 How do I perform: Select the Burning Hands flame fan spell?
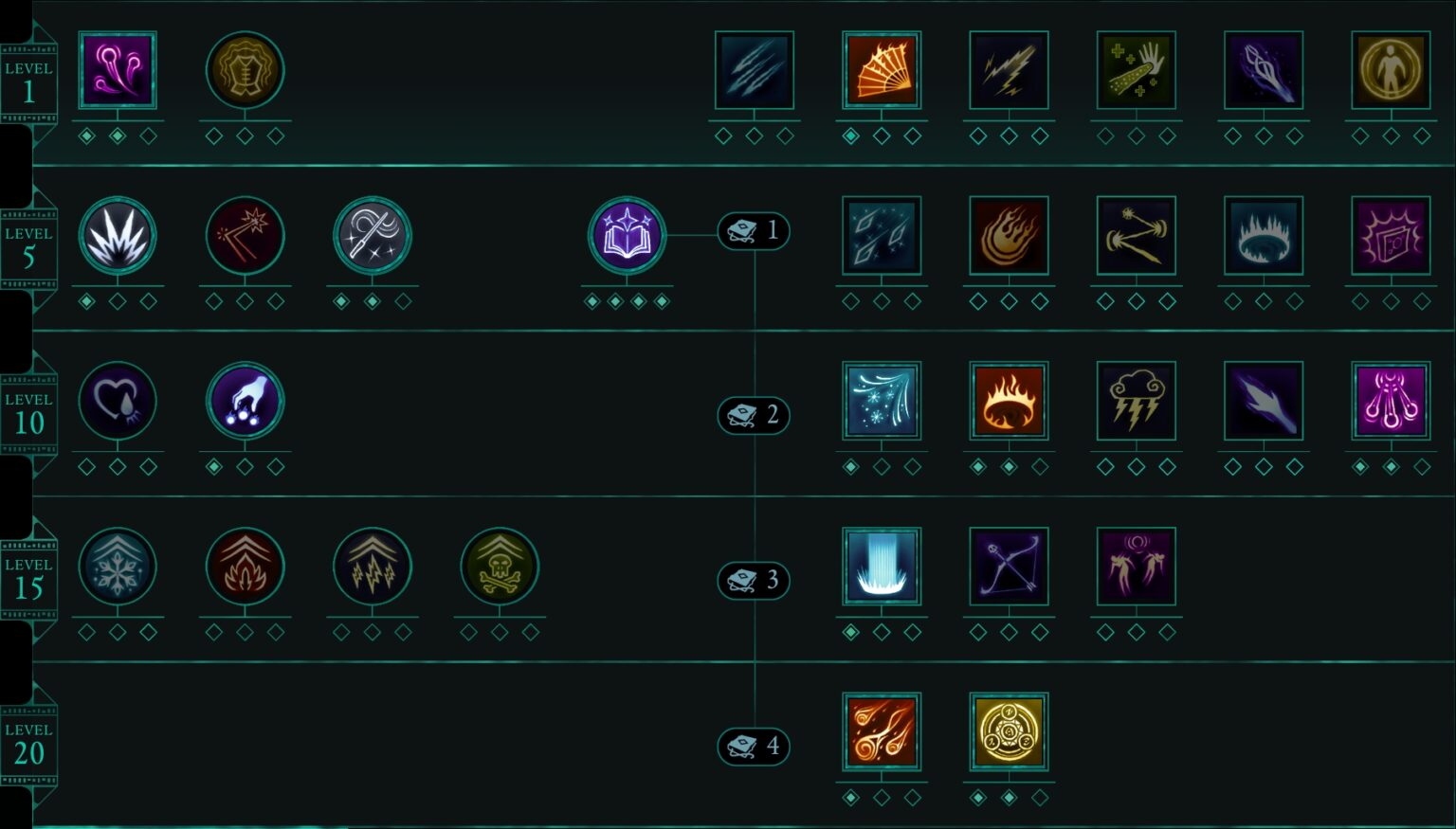[883, 69]
